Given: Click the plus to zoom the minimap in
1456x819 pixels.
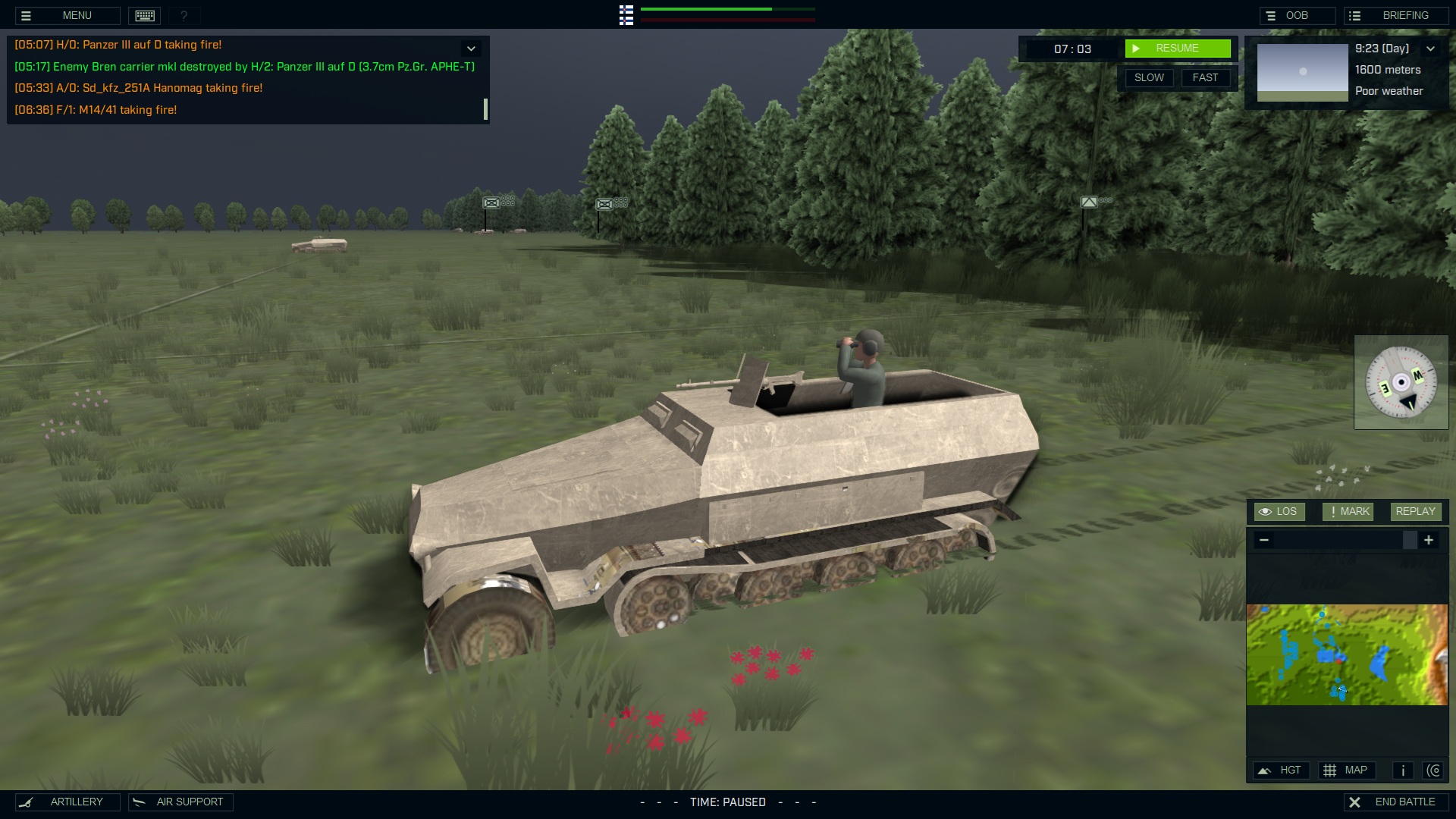Looking at the screenshot, I should pyautogui.click(x=1429, y=540).
